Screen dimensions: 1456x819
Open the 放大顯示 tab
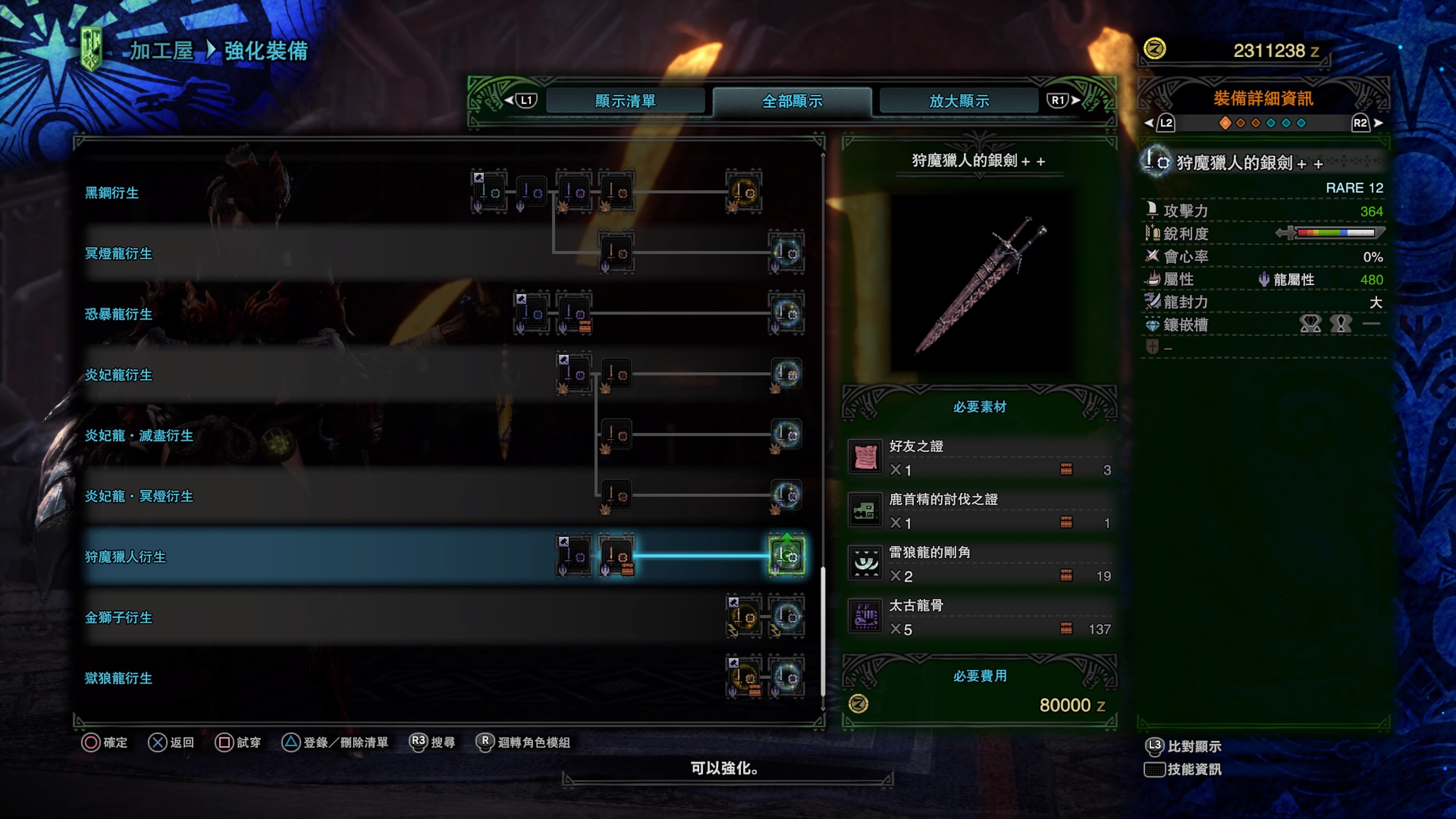pos(959,101)
